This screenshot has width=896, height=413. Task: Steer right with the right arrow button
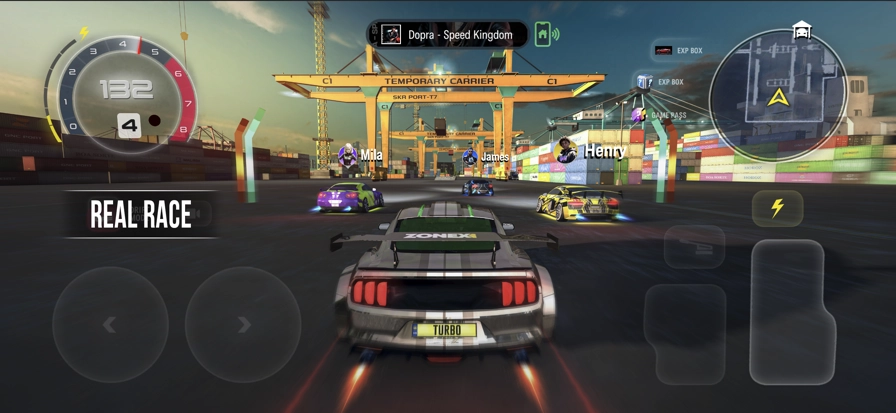point(243,324)
